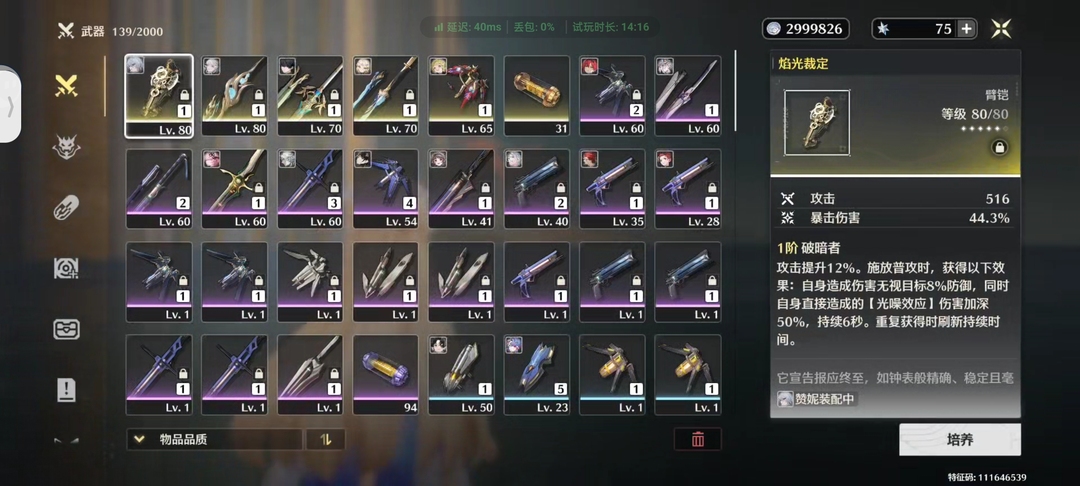The width and height of the screenshot is (1080, 486).
Task: Expand the side panel arrow on left edge
Action: 11,105
